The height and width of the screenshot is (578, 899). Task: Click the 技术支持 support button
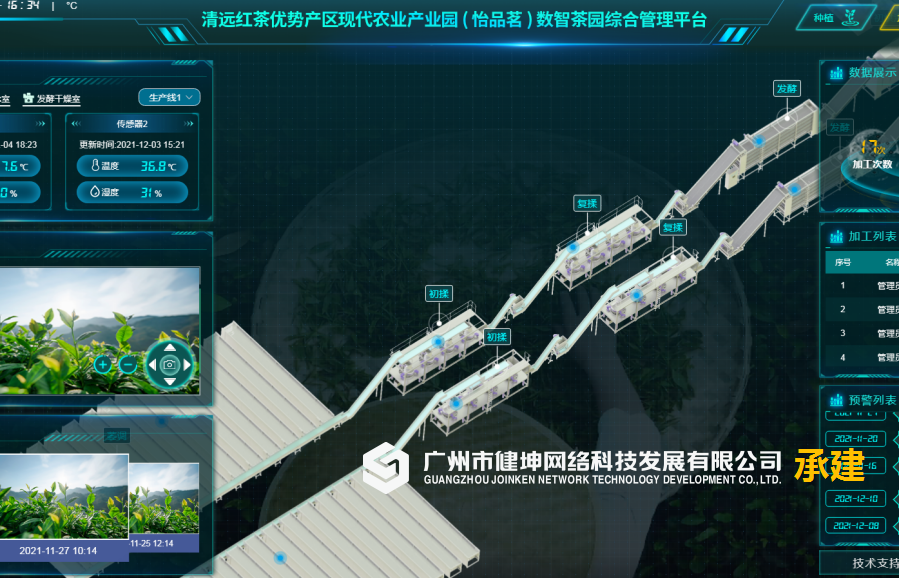[x=870, y=563]
